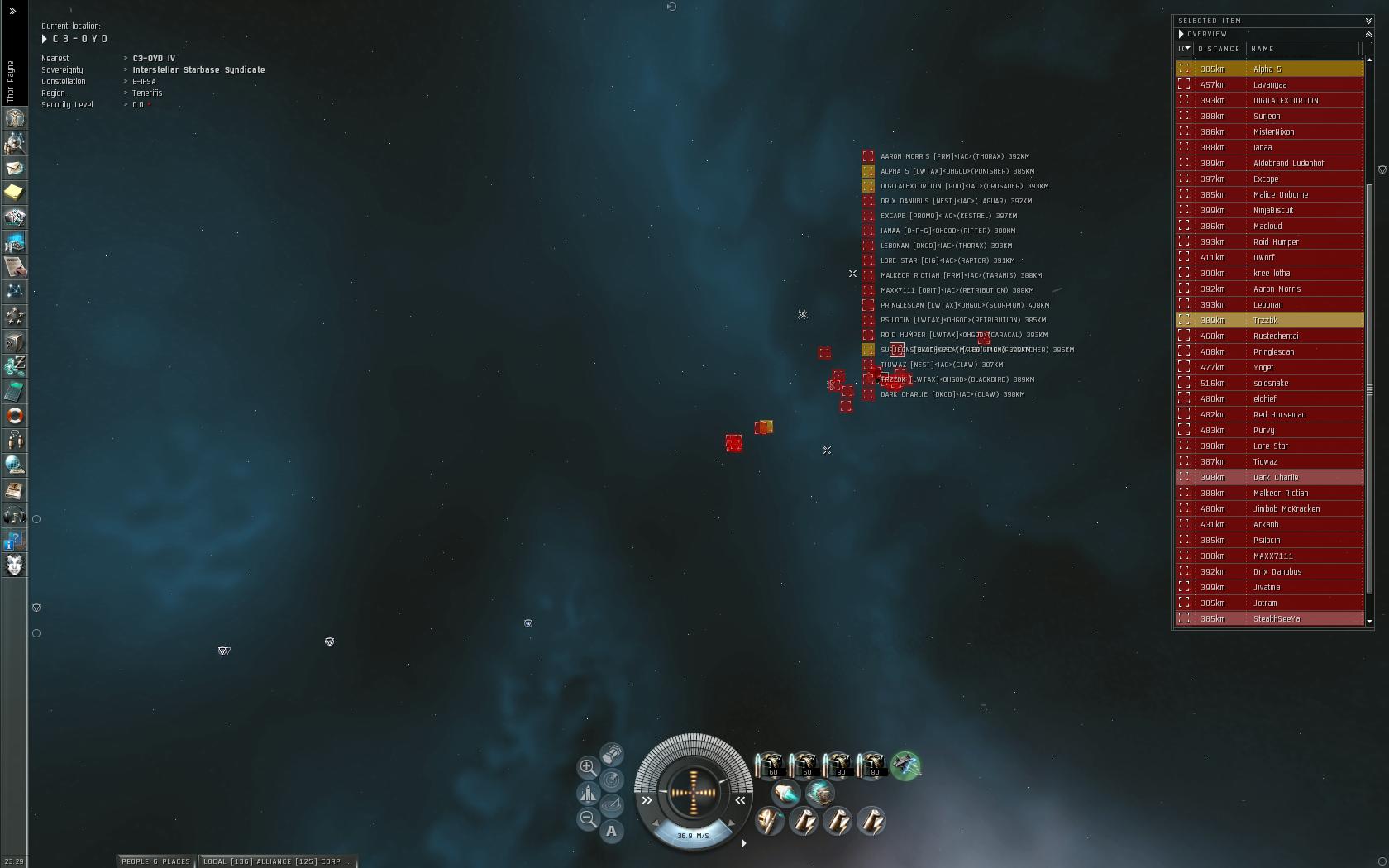Toggle the autopilot A button
1389x868 pixels.
pyautogui.click(x=611, y=831)
